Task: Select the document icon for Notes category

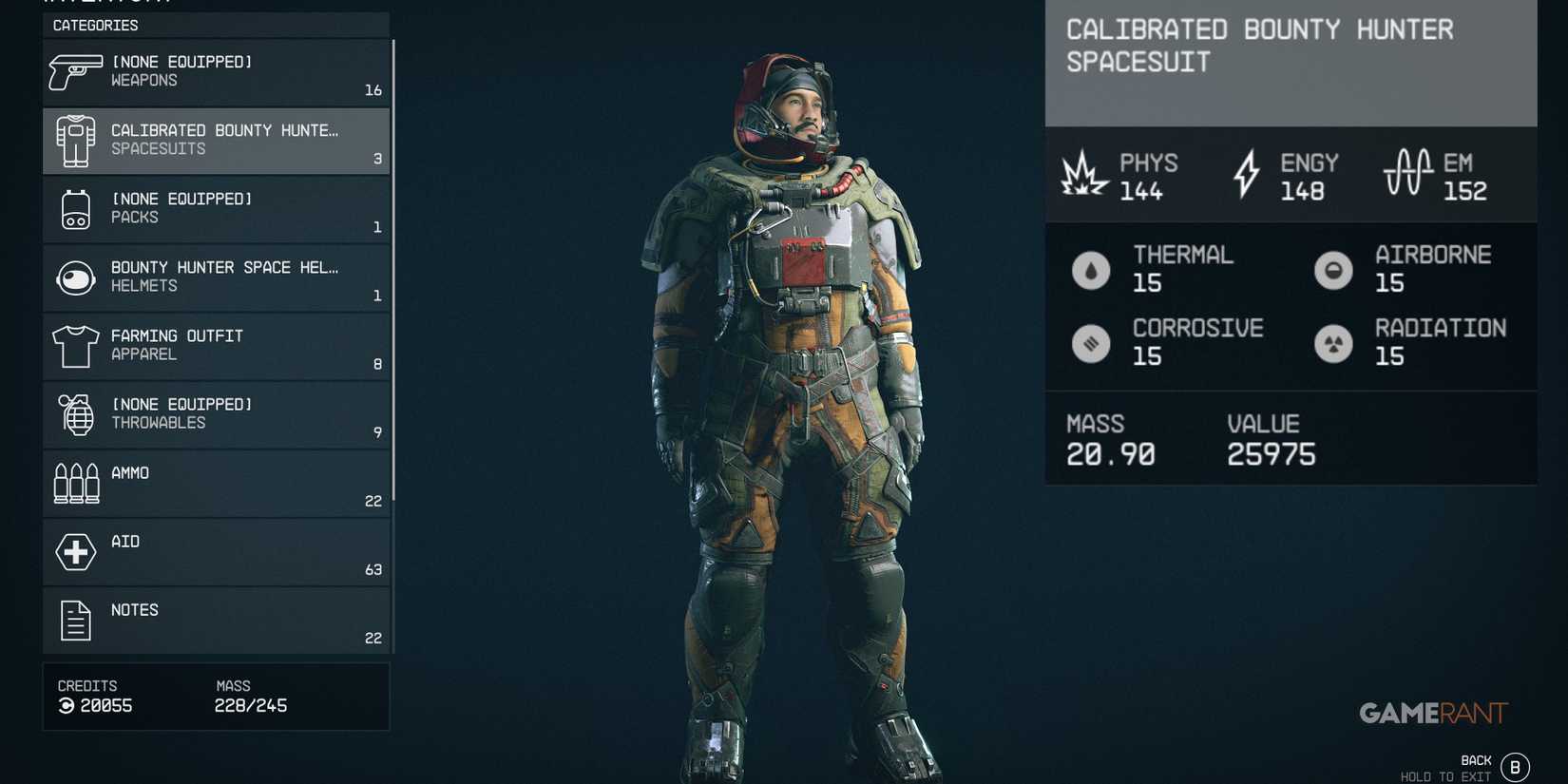Action: point(75,620)
